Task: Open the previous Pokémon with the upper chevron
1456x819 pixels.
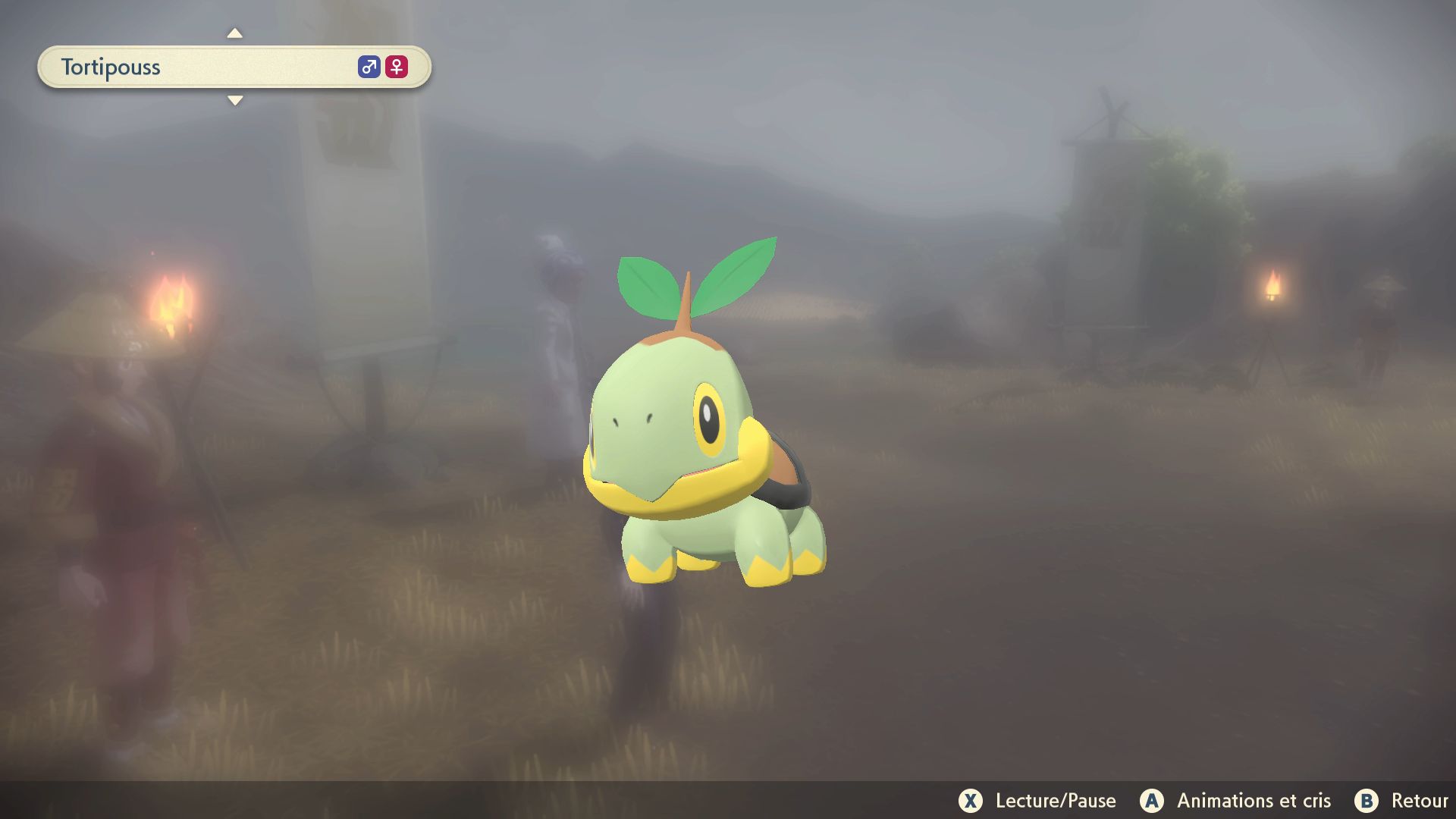Action: tap(235, 34)
